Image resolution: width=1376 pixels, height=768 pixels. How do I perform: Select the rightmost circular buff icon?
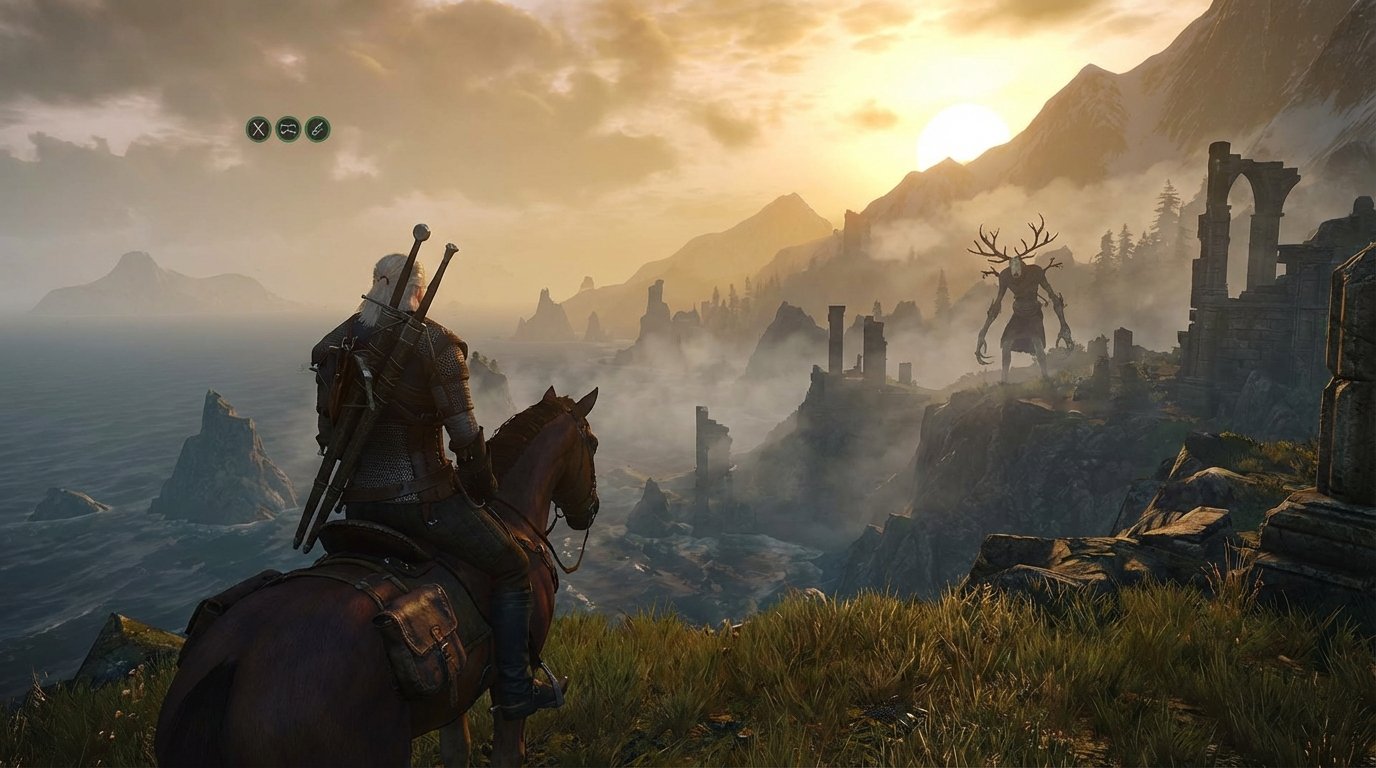[x=318, y=128]
